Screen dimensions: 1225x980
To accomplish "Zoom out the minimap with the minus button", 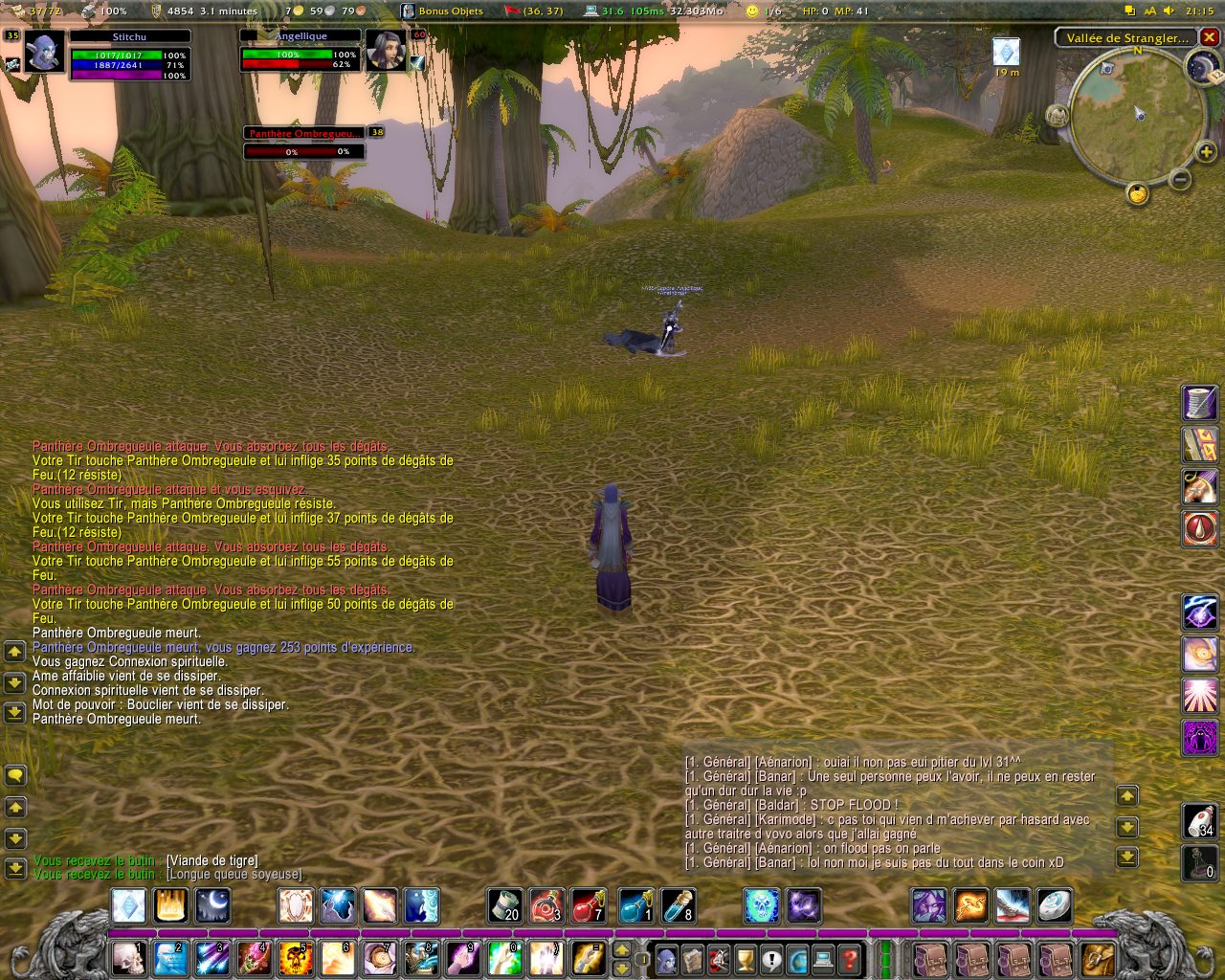I will point(1180,179).
